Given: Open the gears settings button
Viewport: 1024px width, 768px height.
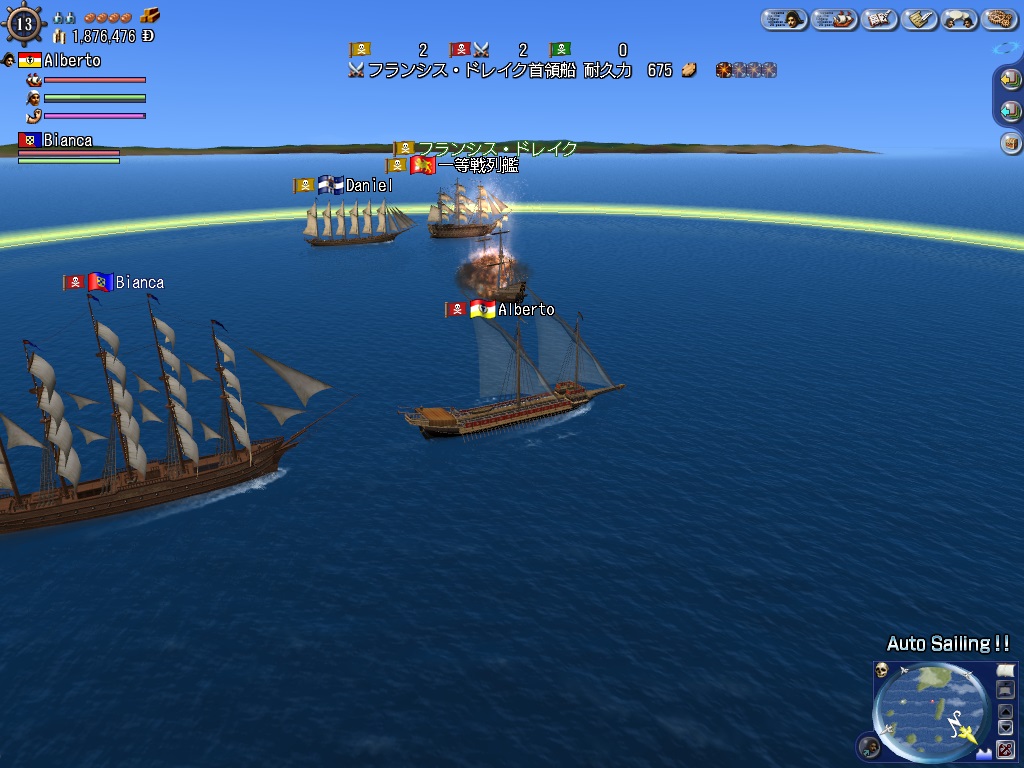Looking at the screenshot, I should click(x=999, y=19).
